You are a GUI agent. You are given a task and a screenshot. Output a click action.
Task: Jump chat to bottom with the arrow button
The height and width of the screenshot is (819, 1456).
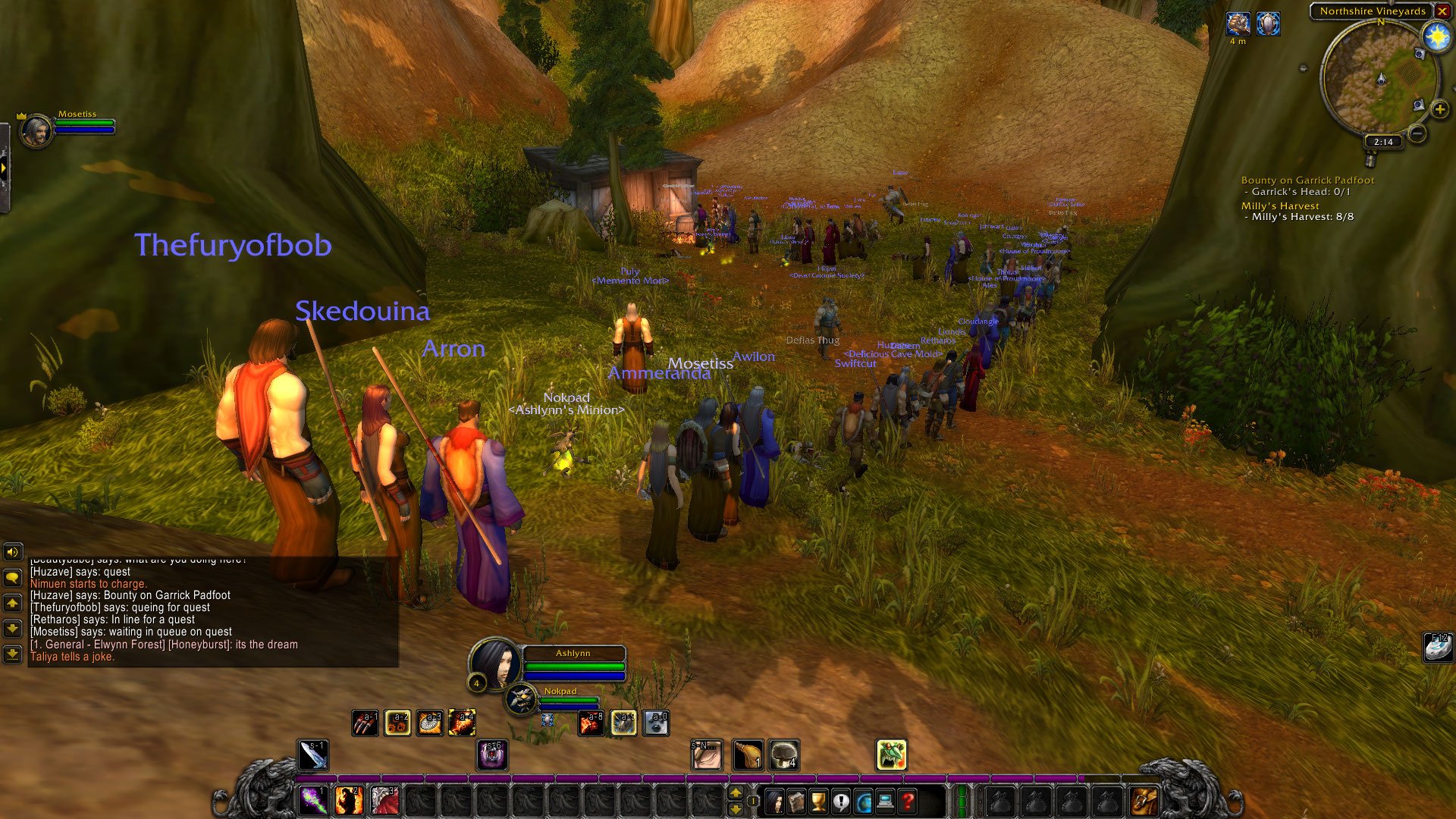click(x=12, y=654)
